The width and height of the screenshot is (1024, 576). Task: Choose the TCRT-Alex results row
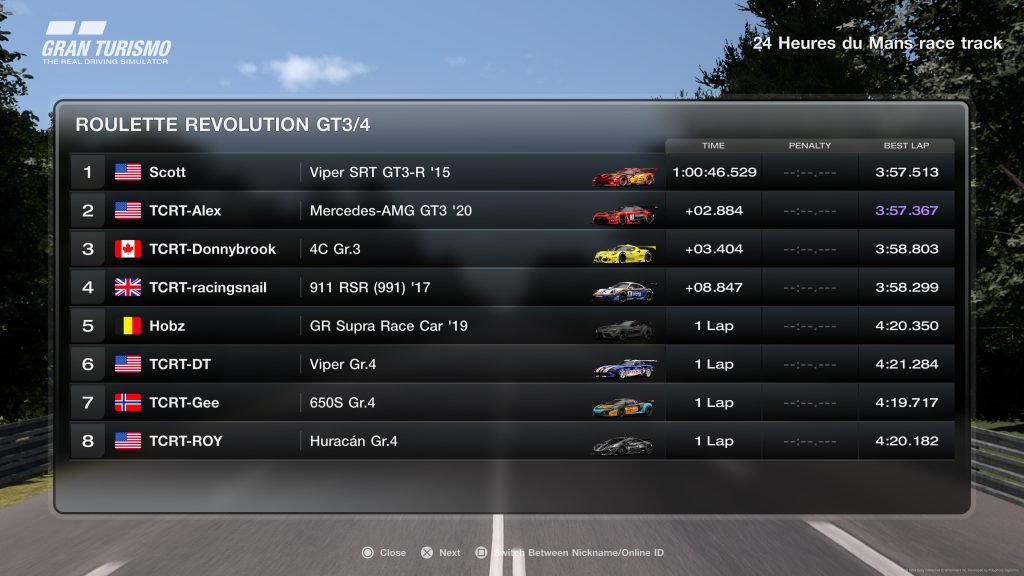pyautogui.click(x=511, y=211)
